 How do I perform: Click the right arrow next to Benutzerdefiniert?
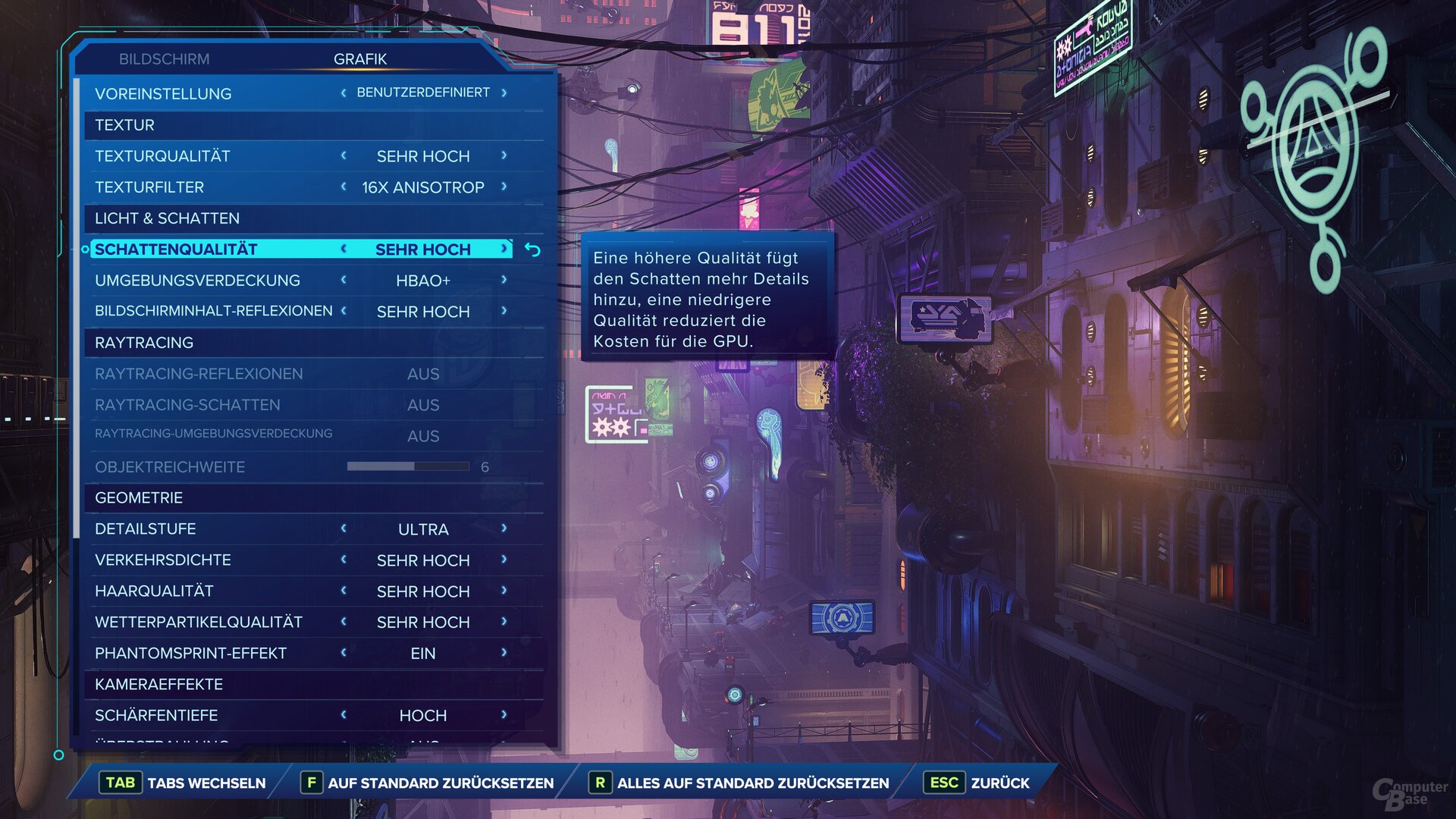tap(504, 93)
